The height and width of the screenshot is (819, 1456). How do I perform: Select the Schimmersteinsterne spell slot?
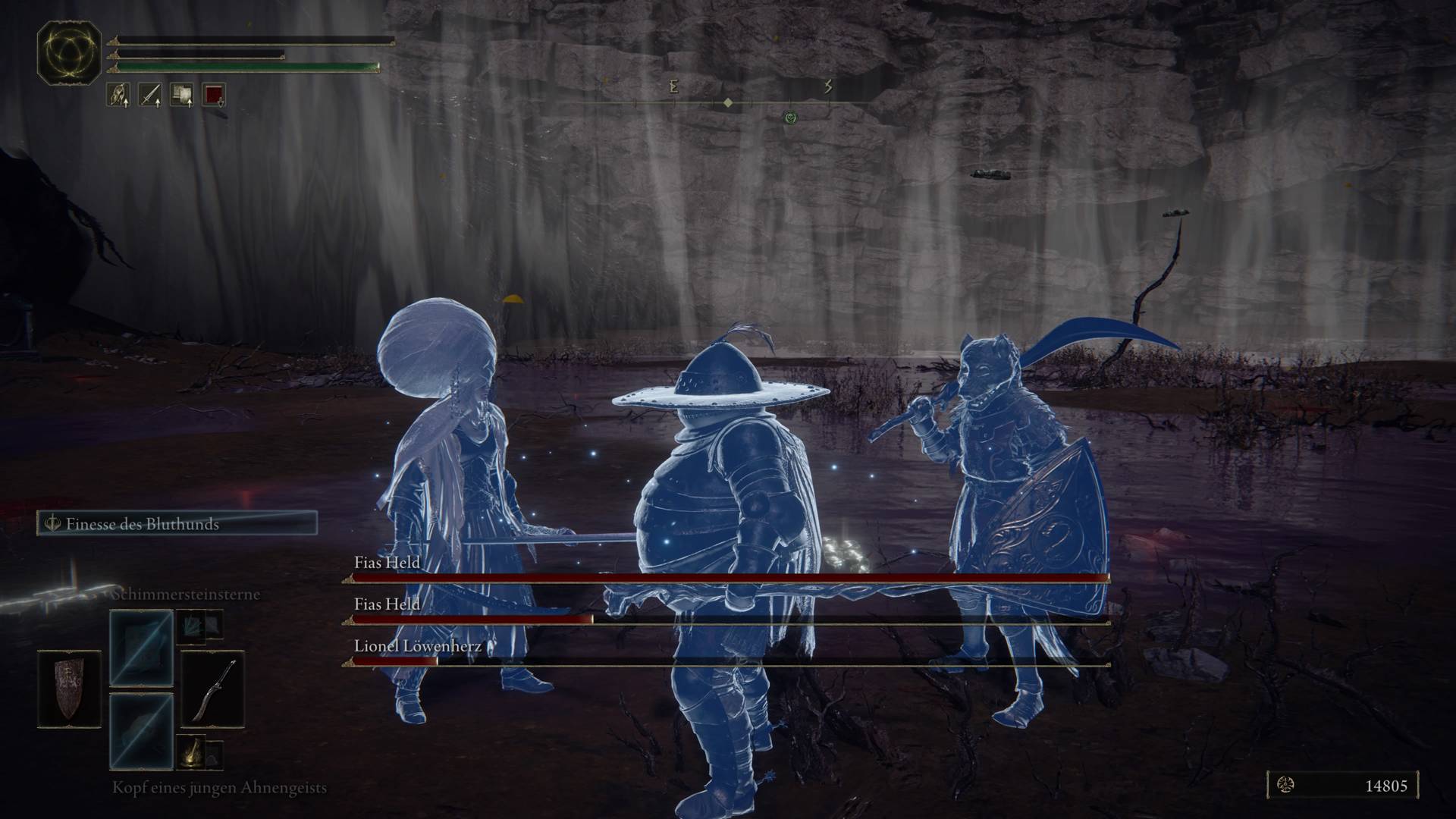(141, 647)
